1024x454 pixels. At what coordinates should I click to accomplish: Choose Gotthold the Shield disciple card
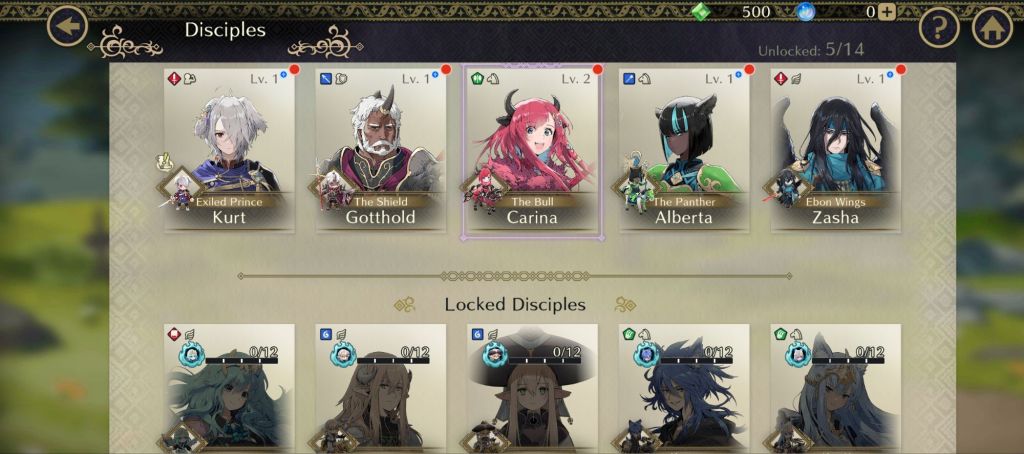click(380, 150)
